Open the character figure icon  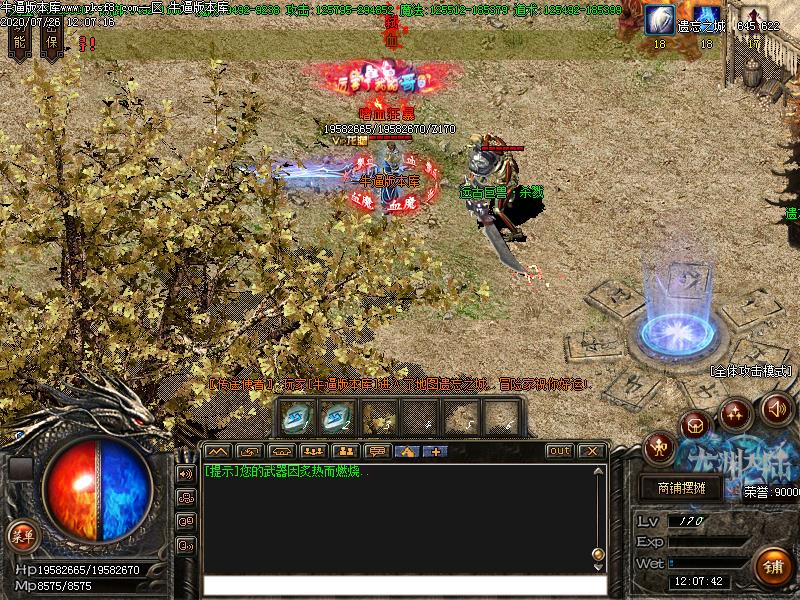(x=660, y=446)
